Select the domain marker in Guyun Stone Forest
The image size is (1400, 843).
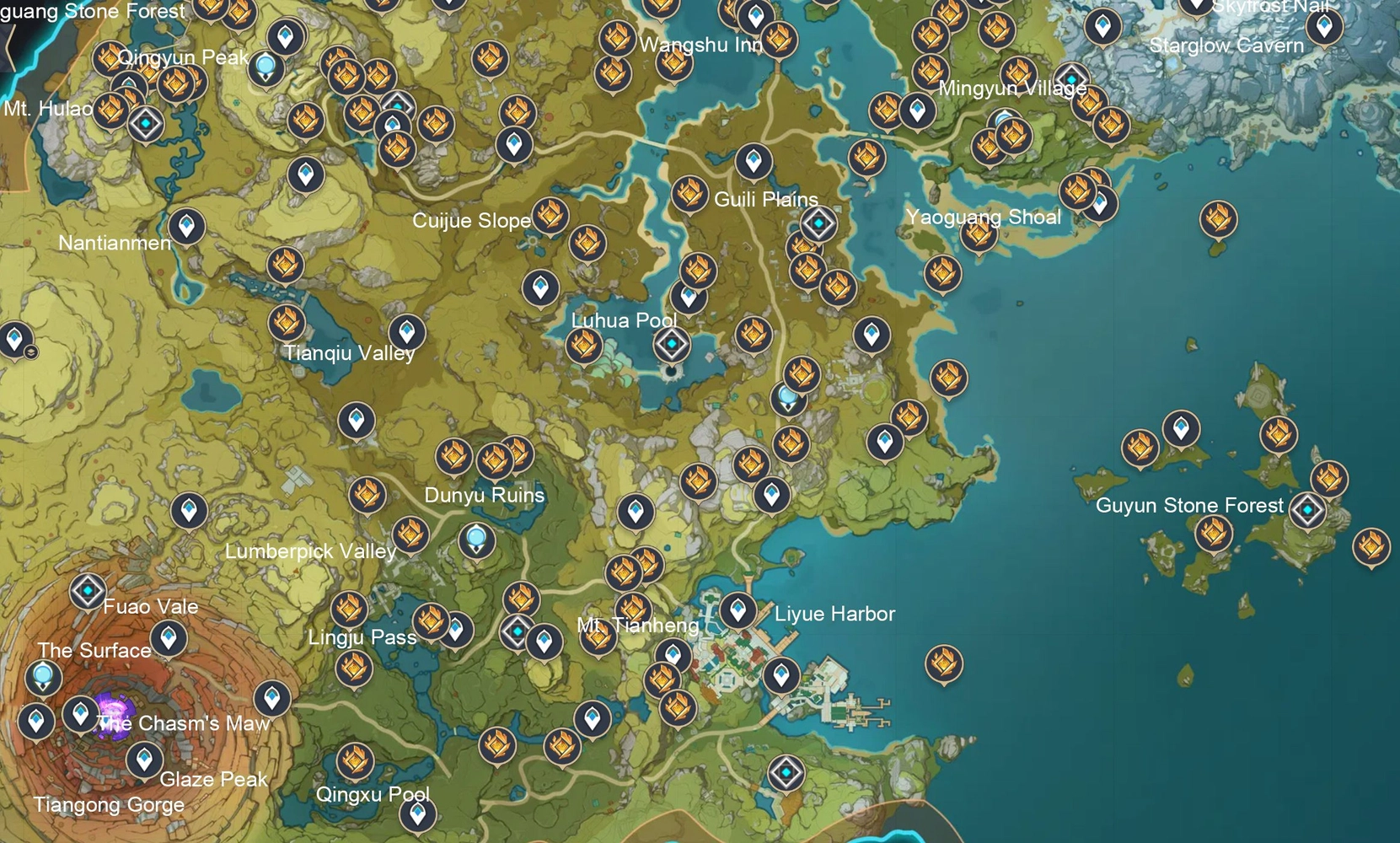[x=1308, y=507]
